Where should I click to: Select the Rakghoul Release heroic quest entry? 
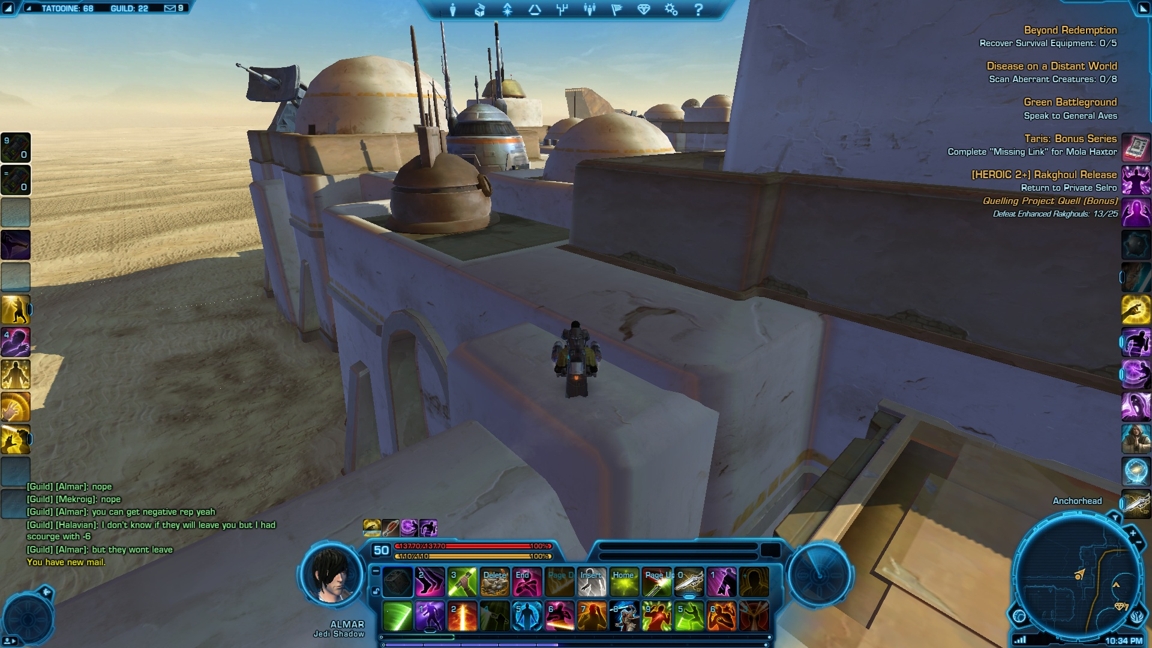(1044, 174)
